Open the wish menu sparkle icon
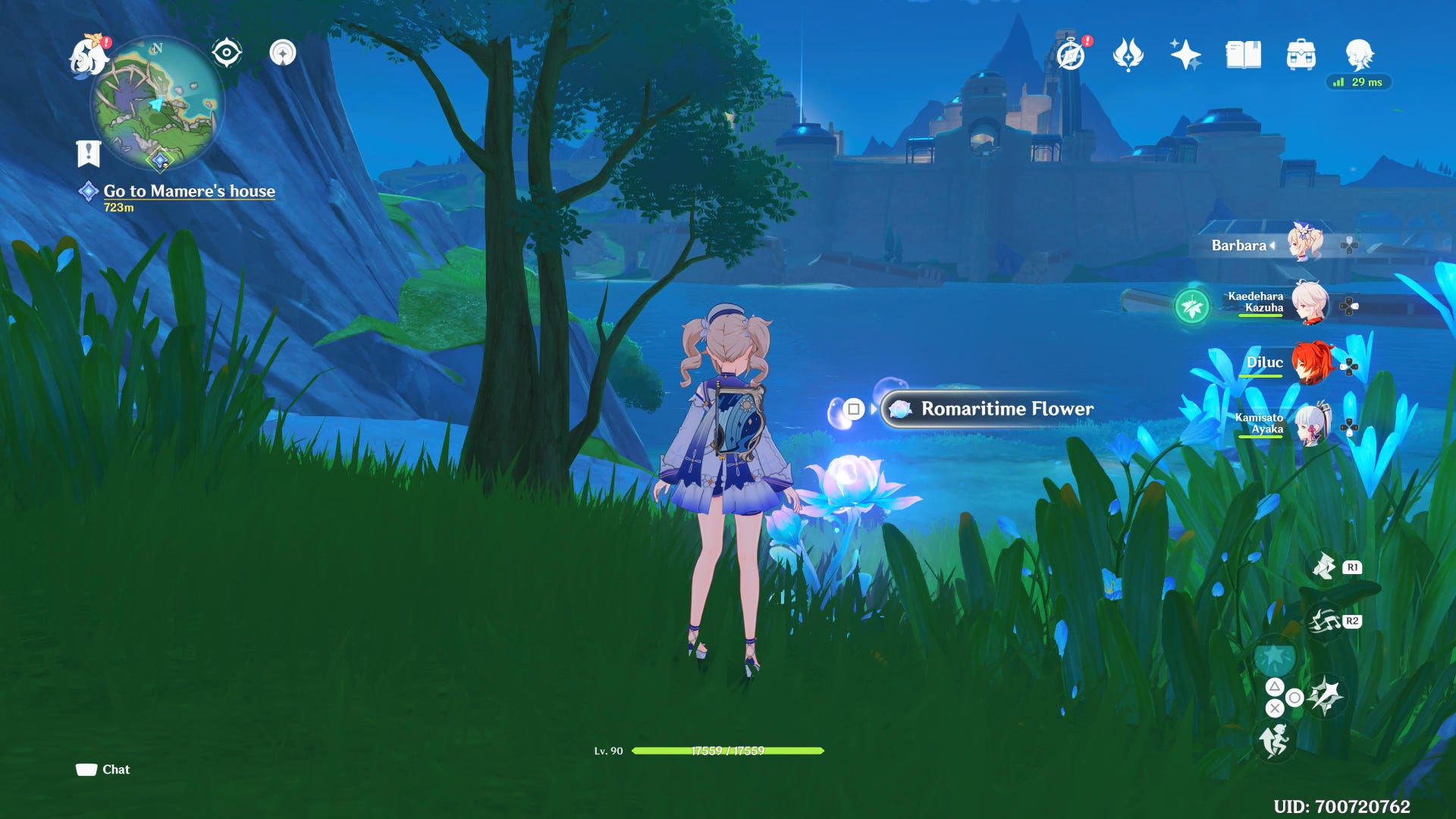The height and width of the screenshot is (819, 1456). (x=1184, y=54)
